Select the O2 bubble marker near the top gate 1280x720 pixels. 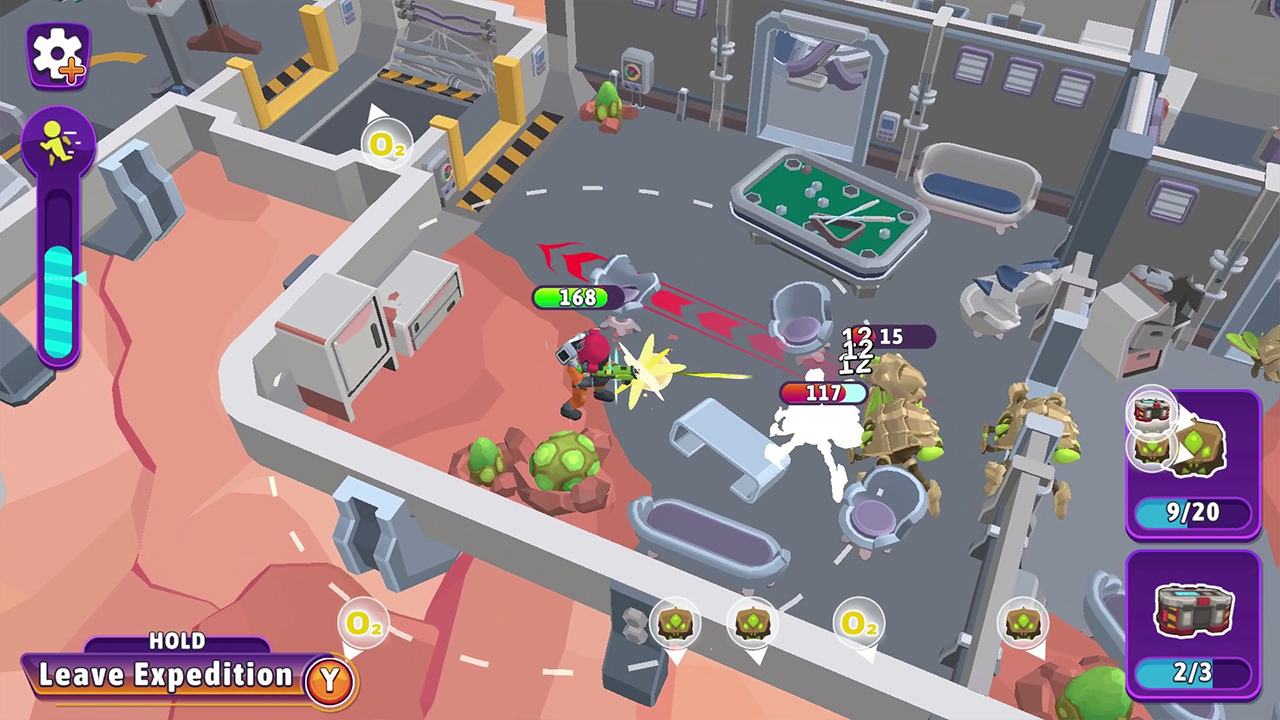(388, 145)
